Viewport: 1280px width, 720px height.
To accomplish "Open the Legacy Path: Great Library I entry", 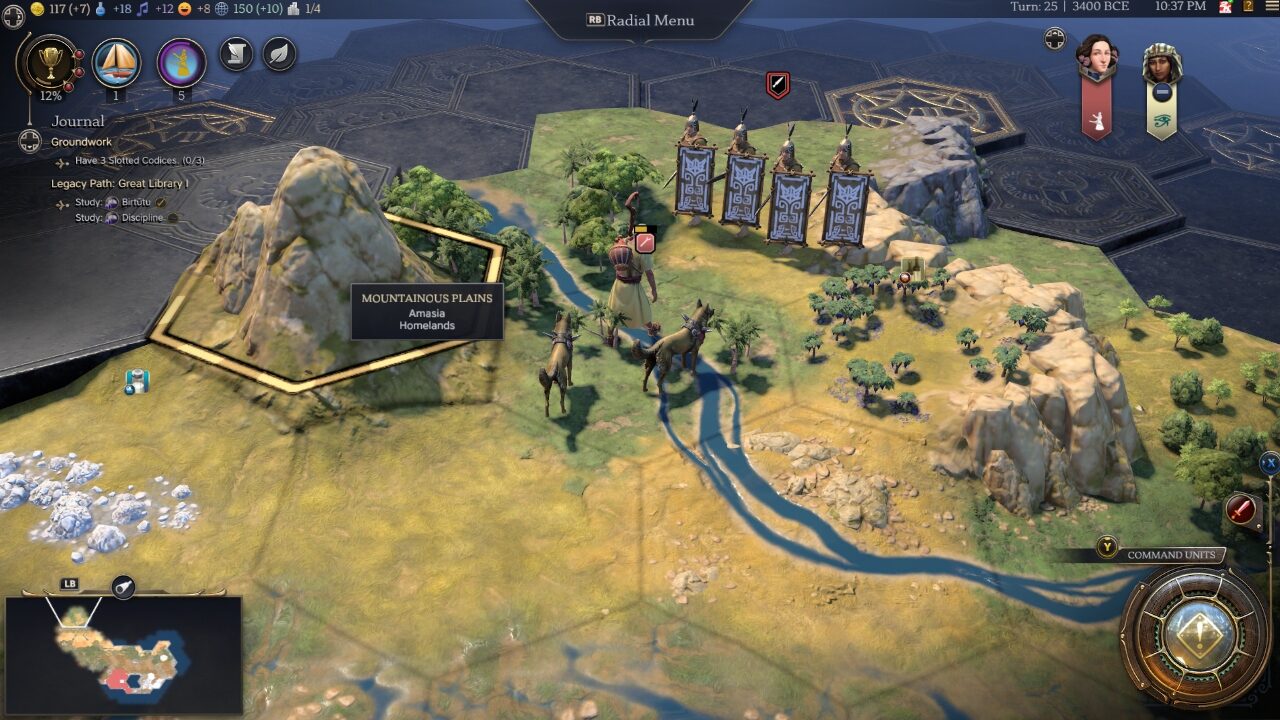I will pyautogui.click(x=119, y=184).
